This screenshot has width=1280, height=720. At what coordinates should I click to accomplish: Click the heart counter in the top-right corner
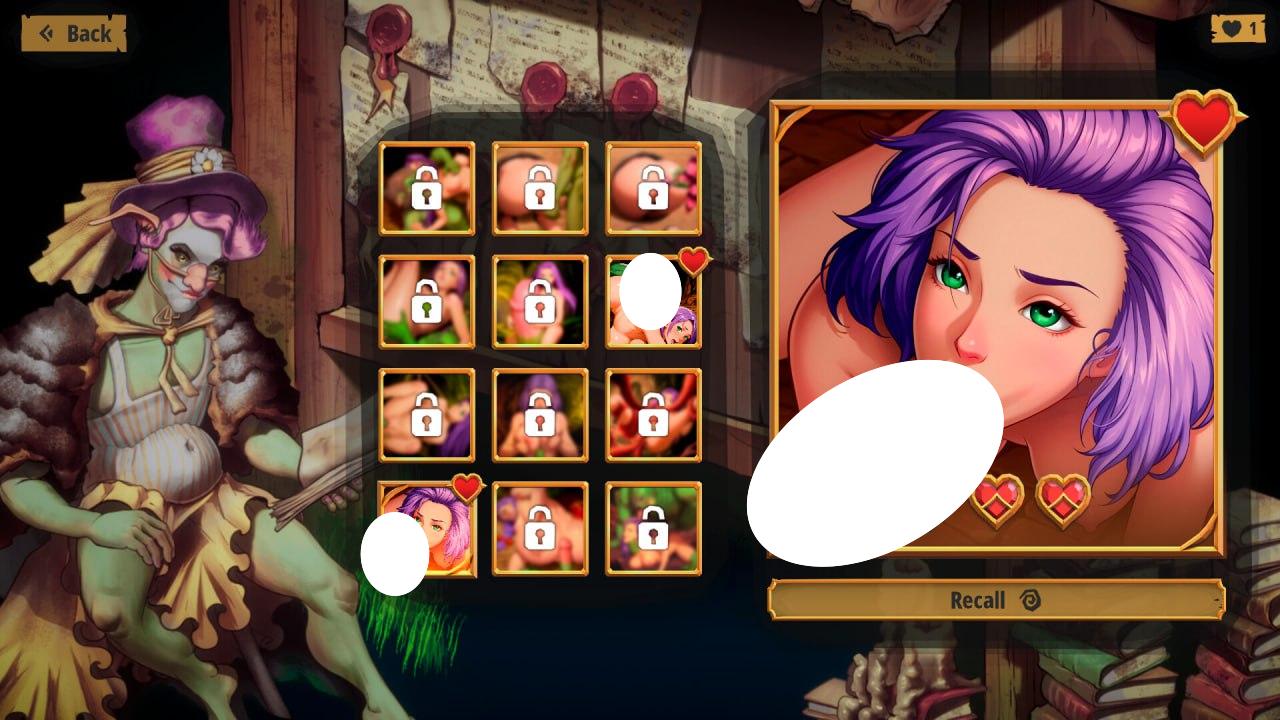pyautogui.click(x=1239, y=28)
